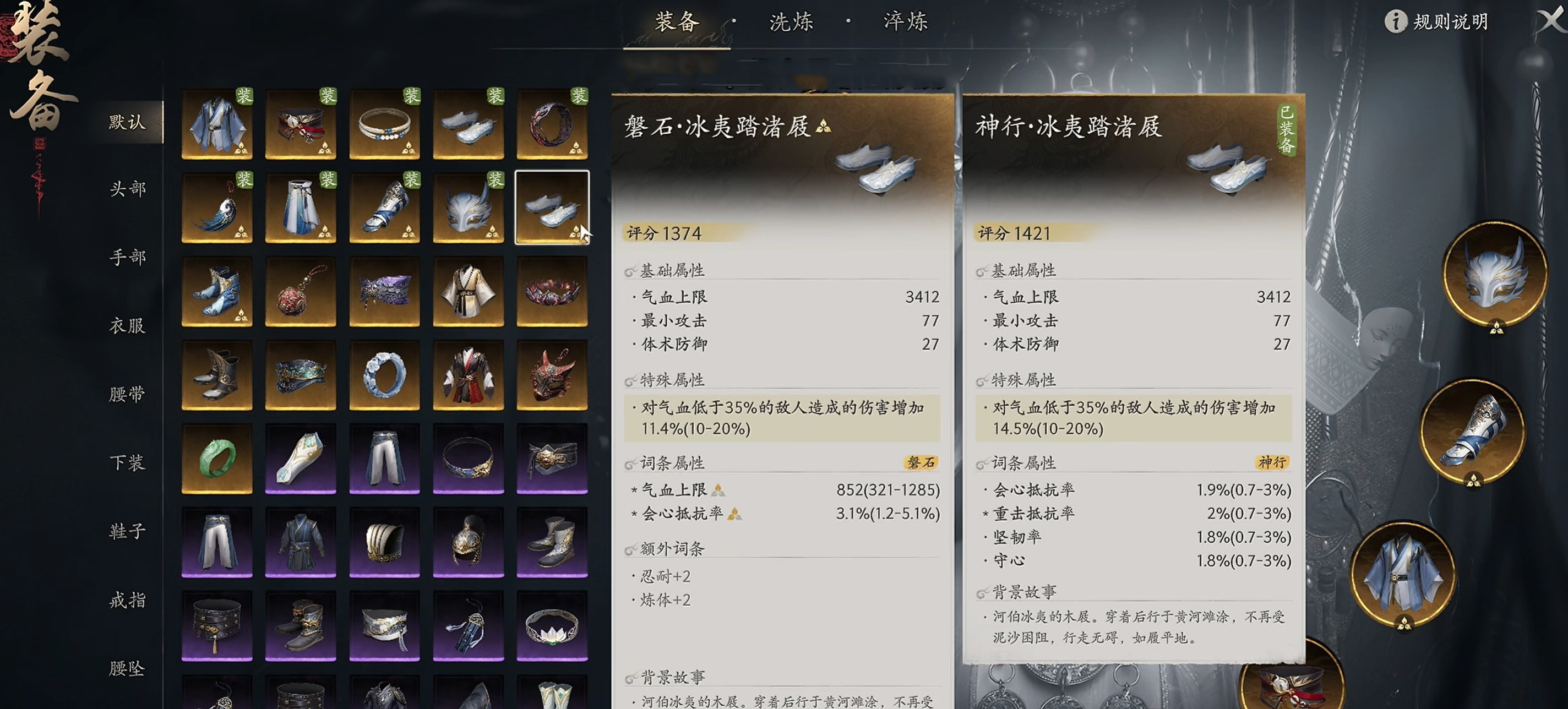Expand the 背景故事 section on the 神行 card

[x=1018, y=591]
